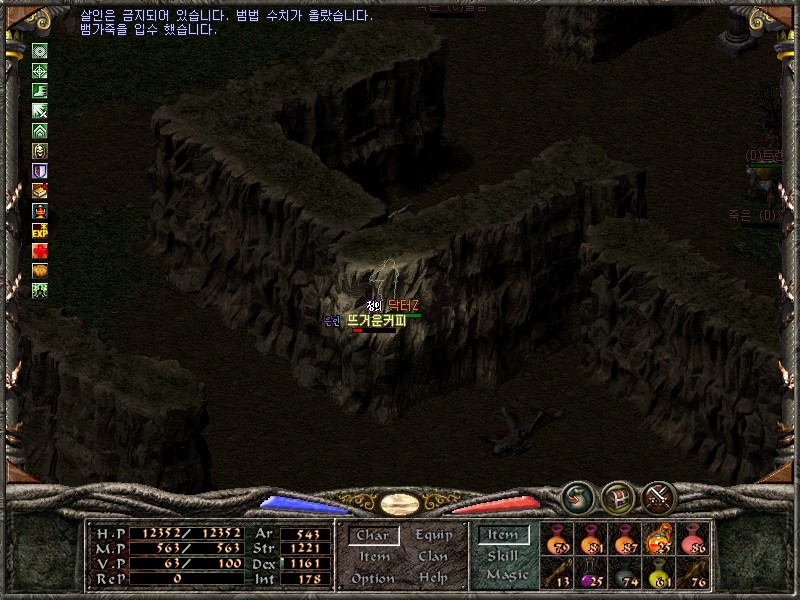Click the round treasure chest button
The image size is (800, 600).
(x=618, y=497)
